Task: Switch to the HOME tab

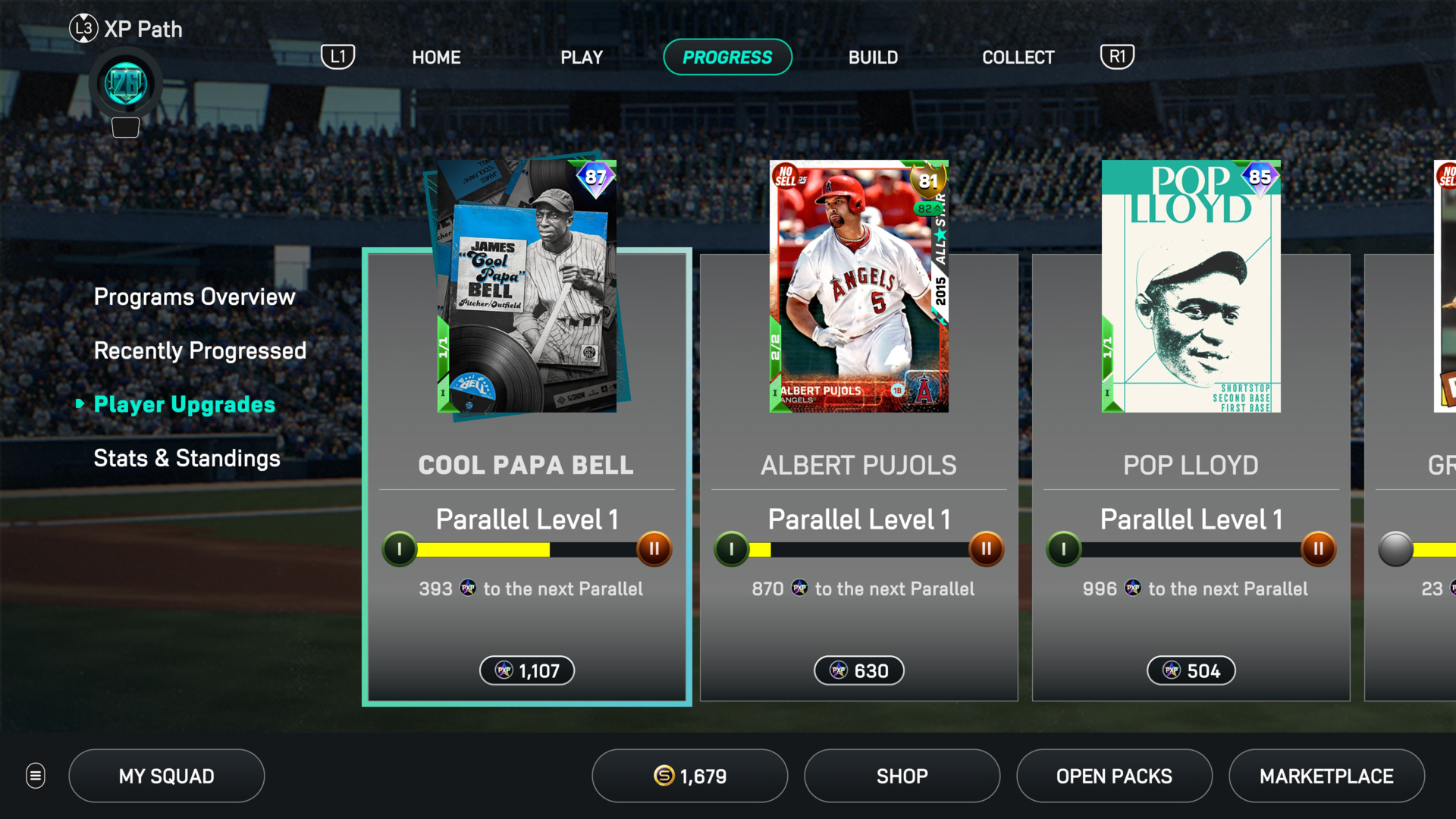Action: click(x=436, y=58)
